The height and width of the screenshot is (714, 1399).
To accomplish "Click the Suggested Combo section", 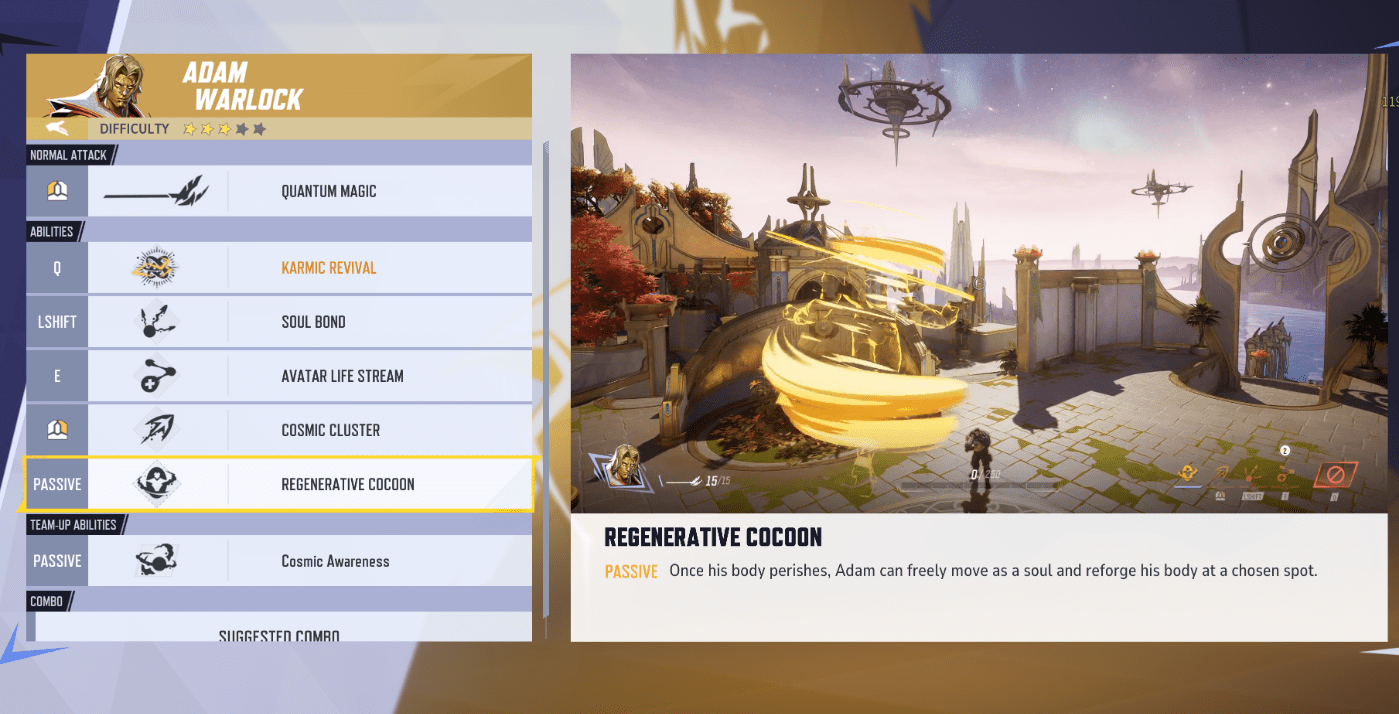I will point(280,634).
